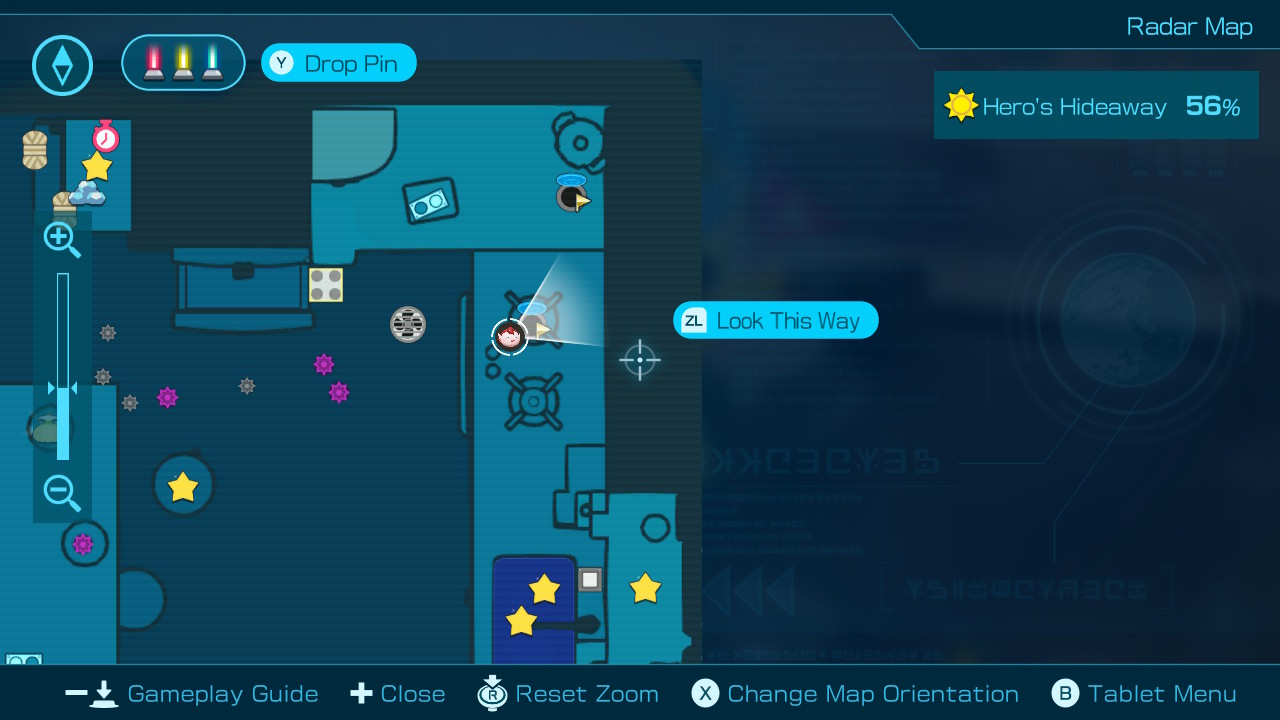Click the sun icon beside Hero's Hideaway
This screenshot has height=720, width=1280.
(x=961, y=105)
